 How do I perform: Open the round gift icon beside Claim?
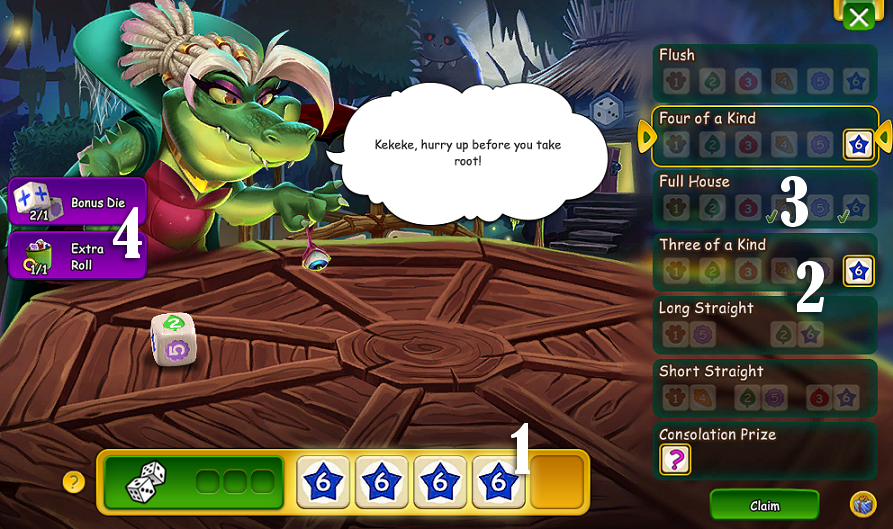[x=863, y=504]
